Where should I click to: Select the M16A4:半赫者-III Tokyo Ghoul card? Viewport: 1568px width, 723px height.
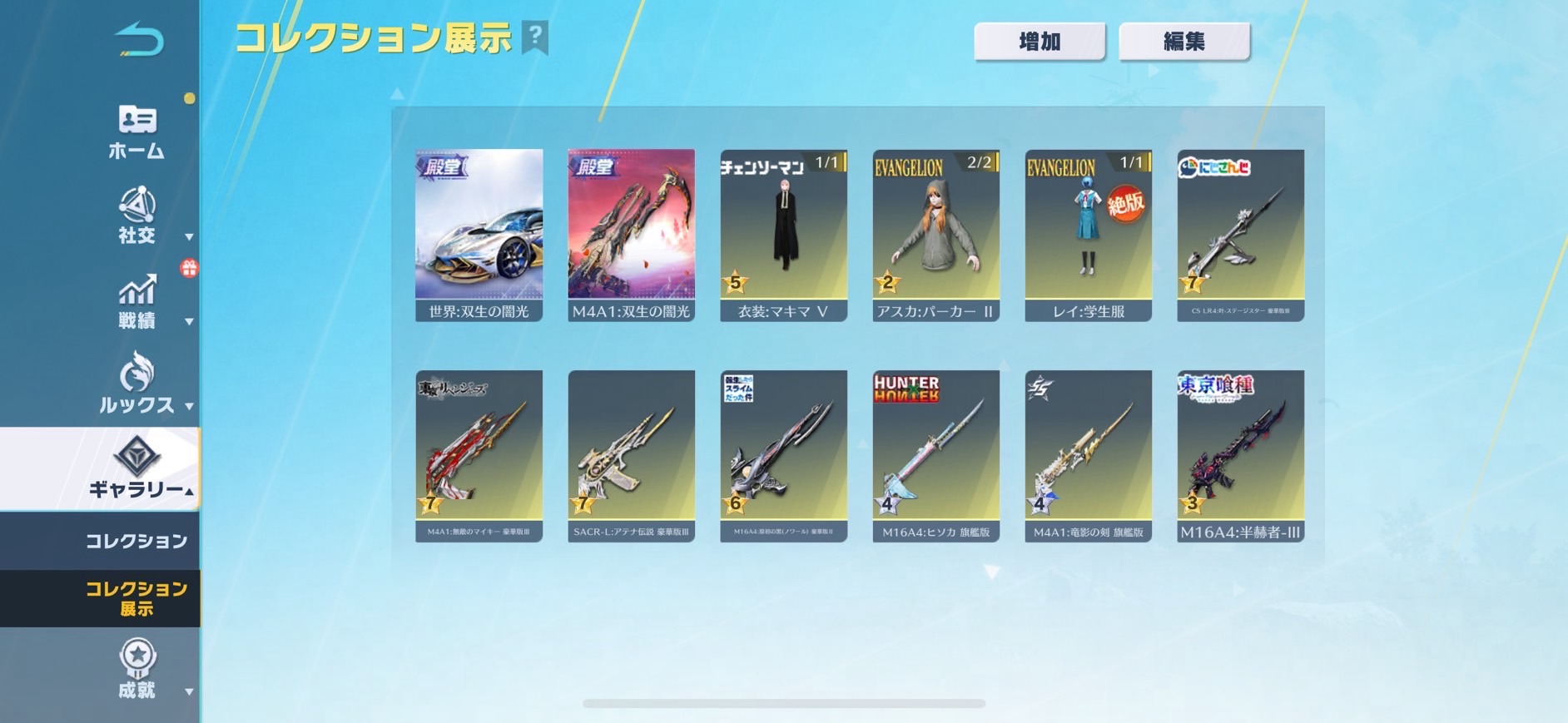tap(1240, 456)
